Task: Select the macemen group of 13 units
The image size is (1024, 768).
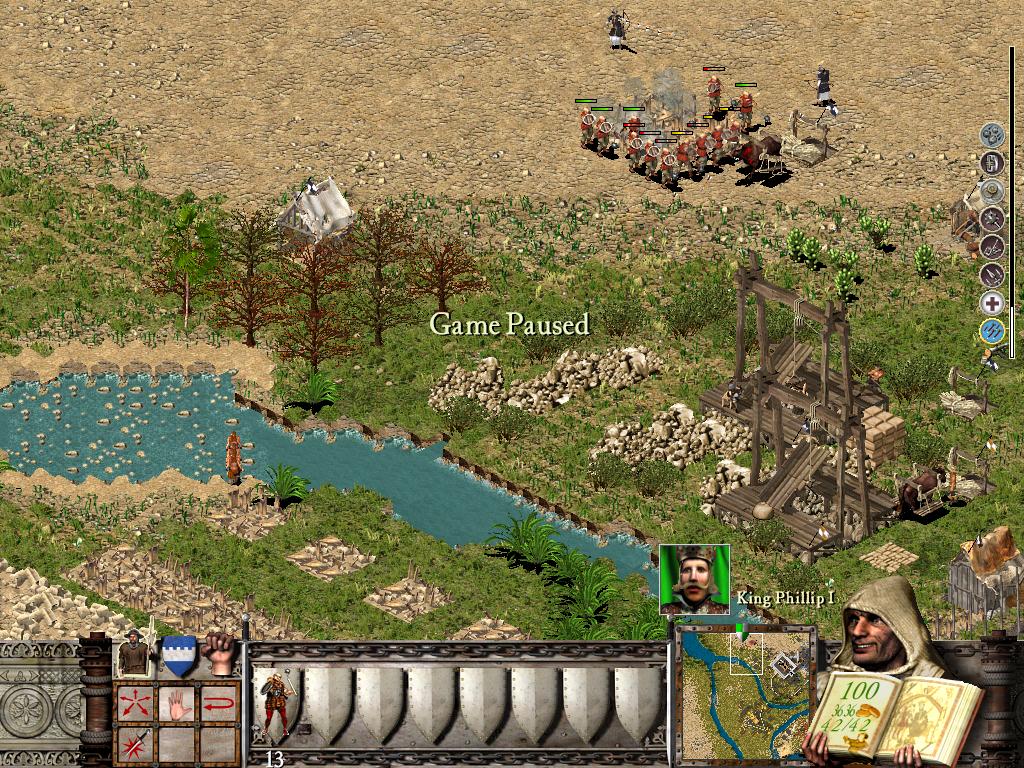Action: tap(274, 705)
